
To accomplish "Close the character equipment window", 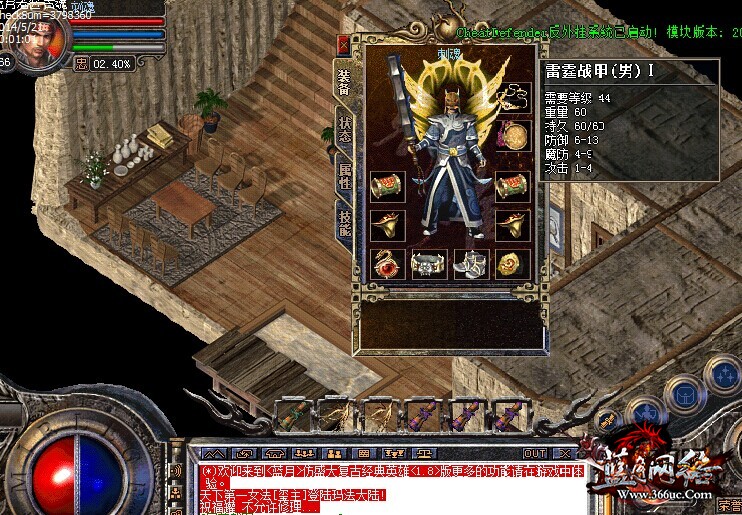I will (x=344, y=45).
